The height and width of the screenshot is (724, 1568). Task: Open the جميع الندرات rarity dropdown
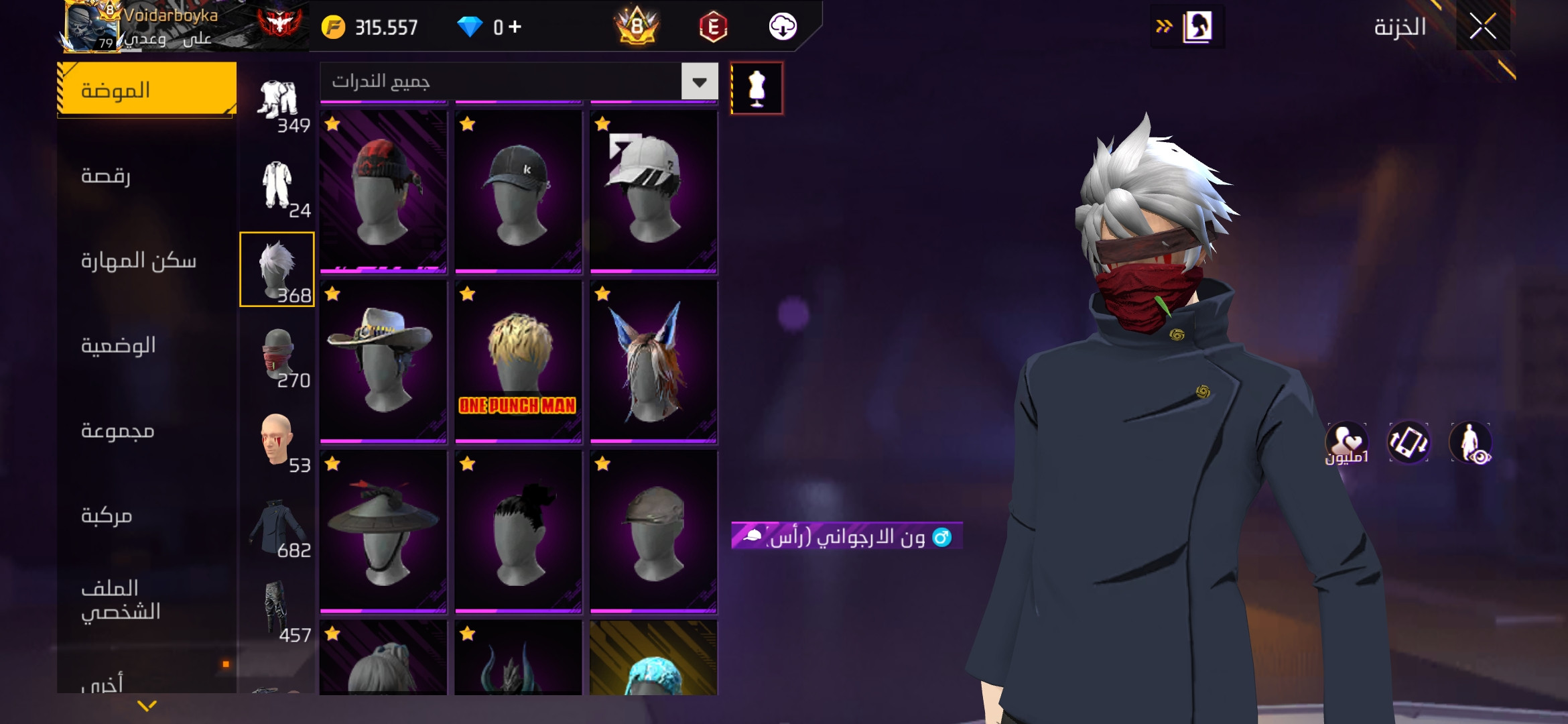699,82
